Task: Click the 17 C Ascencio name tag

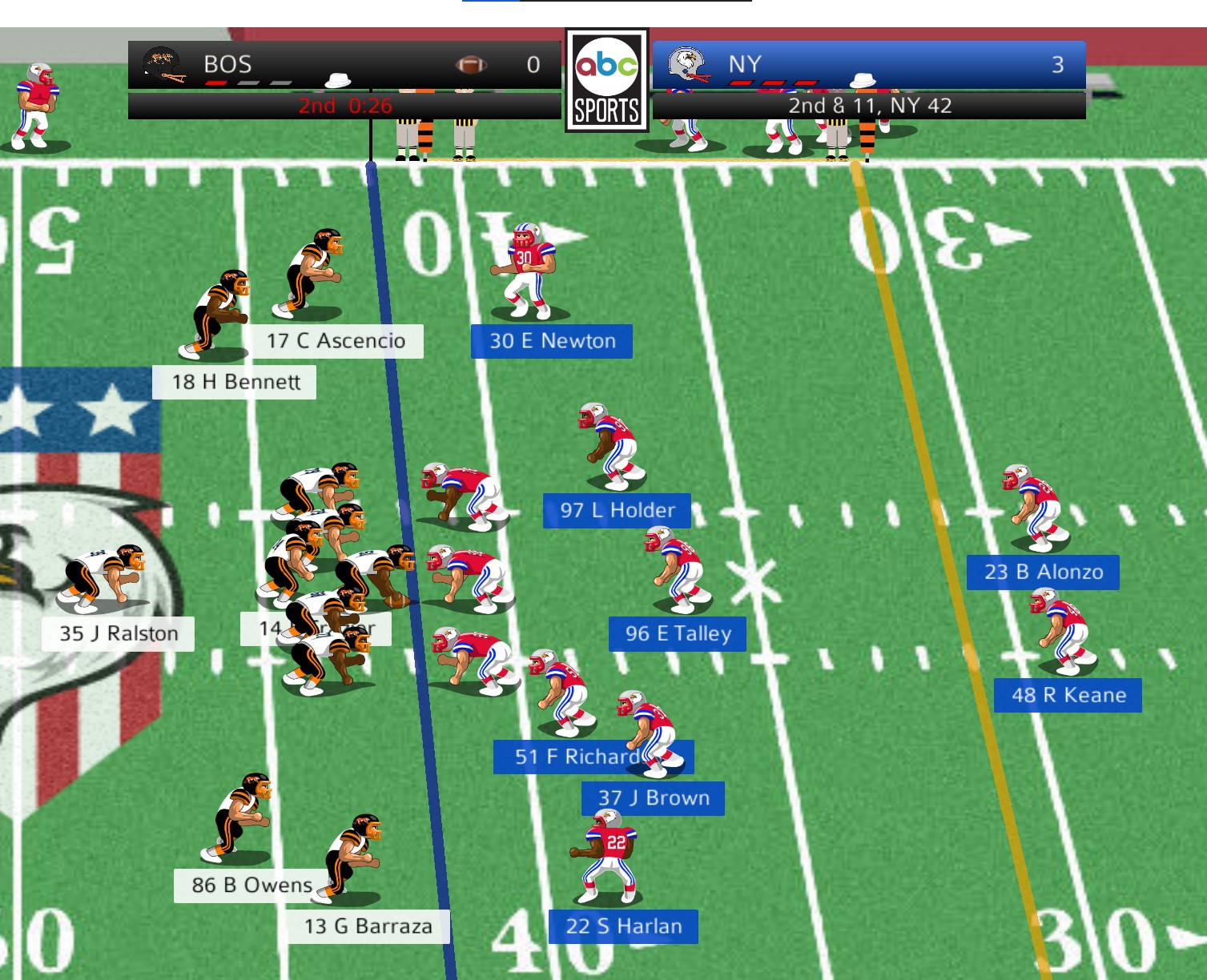Action: coord(336,341)
